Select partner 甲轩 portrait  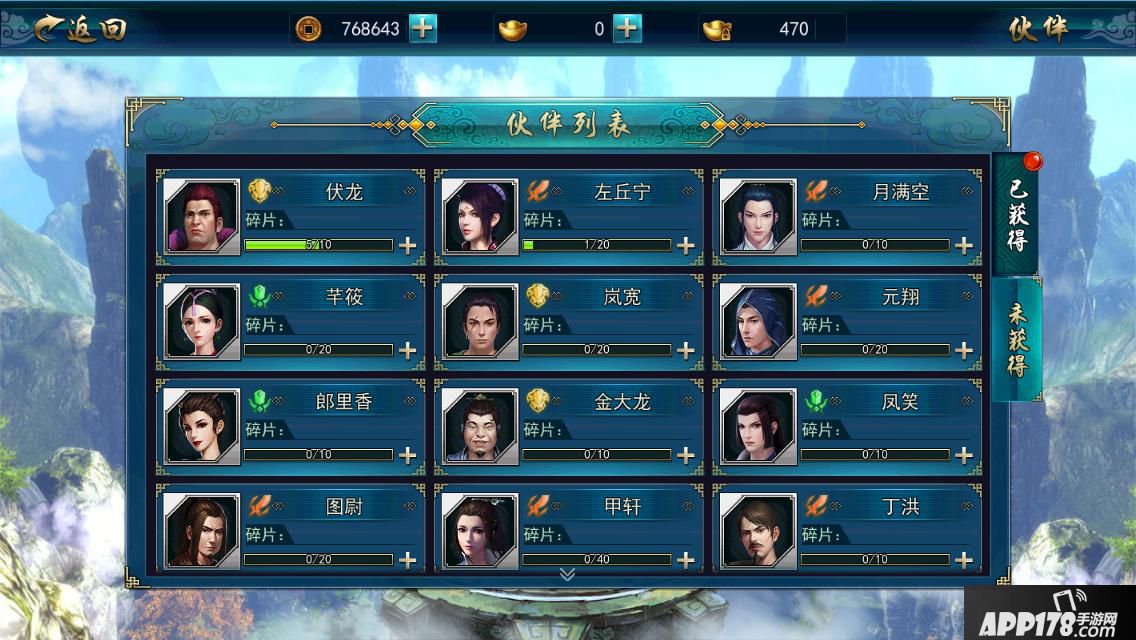tap(480, 530)
